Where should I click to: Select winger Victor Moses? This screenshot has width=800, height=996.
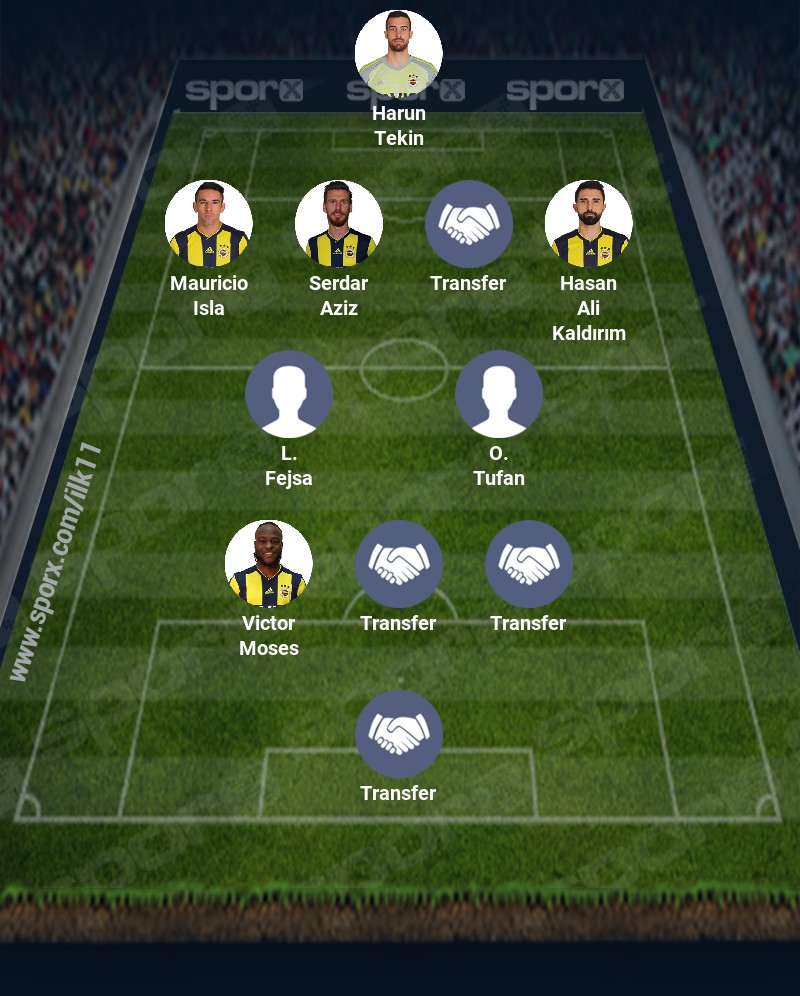[269, 564]
